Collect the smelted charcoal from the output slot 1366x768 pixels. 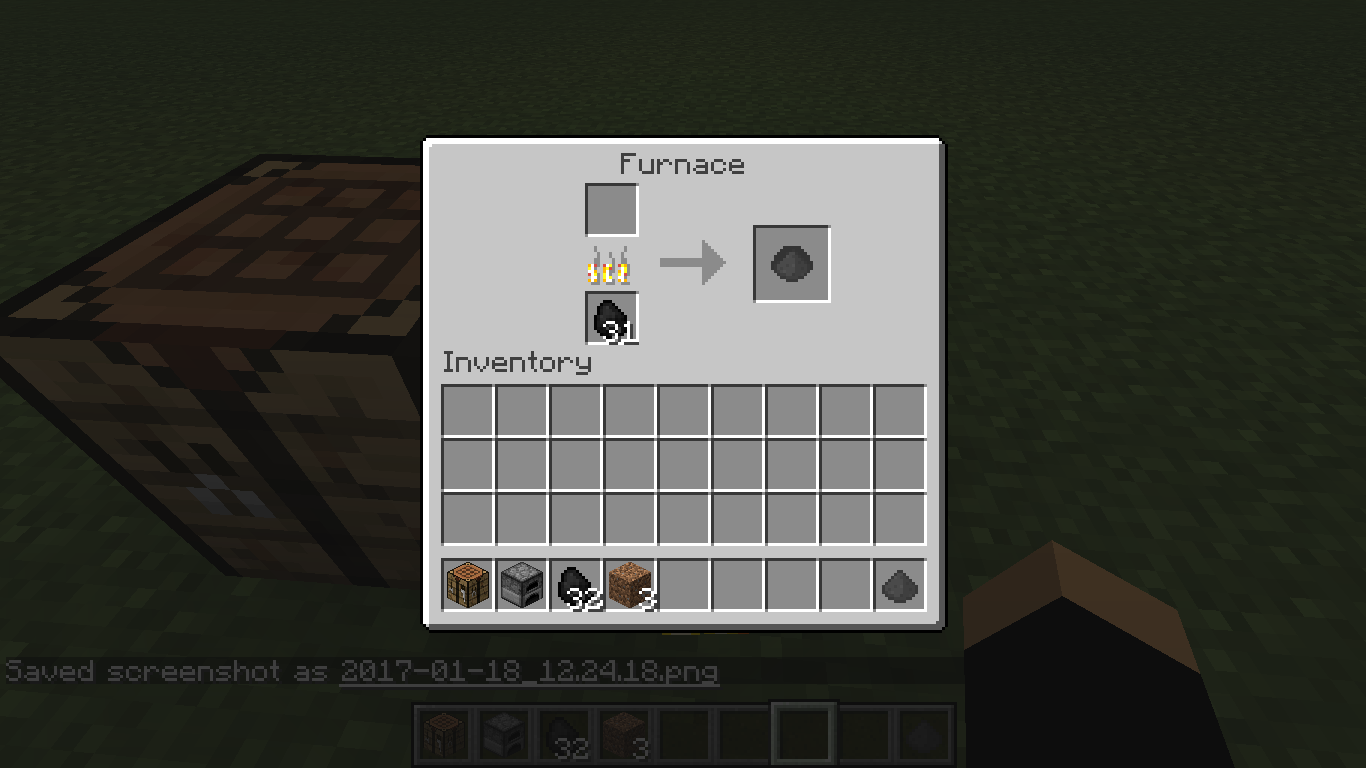point(790,263)
